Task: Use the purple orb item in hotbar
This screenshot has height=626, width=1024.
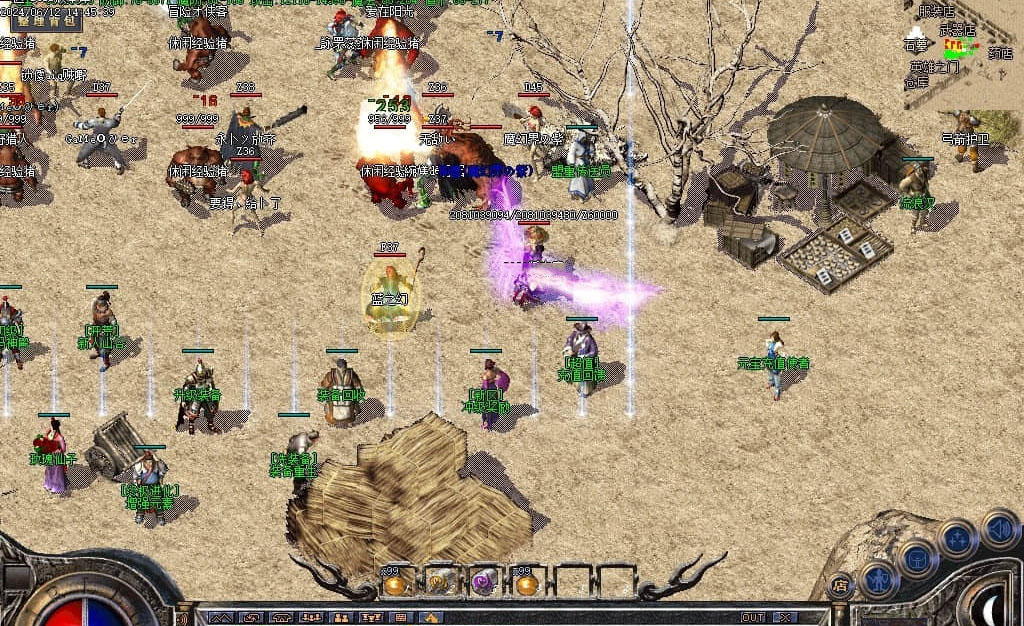Action: coord(484,582)
